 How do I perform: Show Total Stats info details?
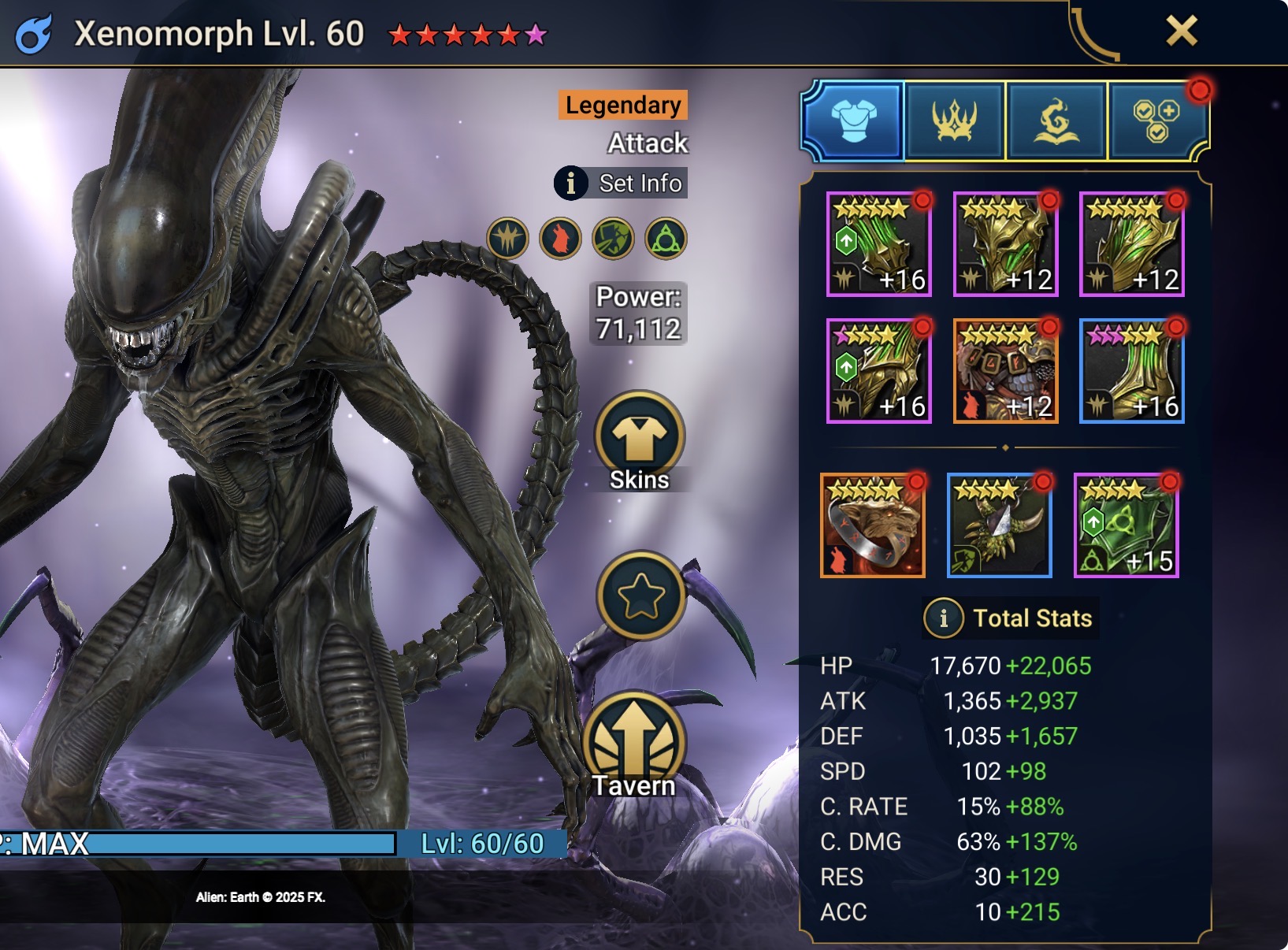pyautogui.click(x=944, y=618)
